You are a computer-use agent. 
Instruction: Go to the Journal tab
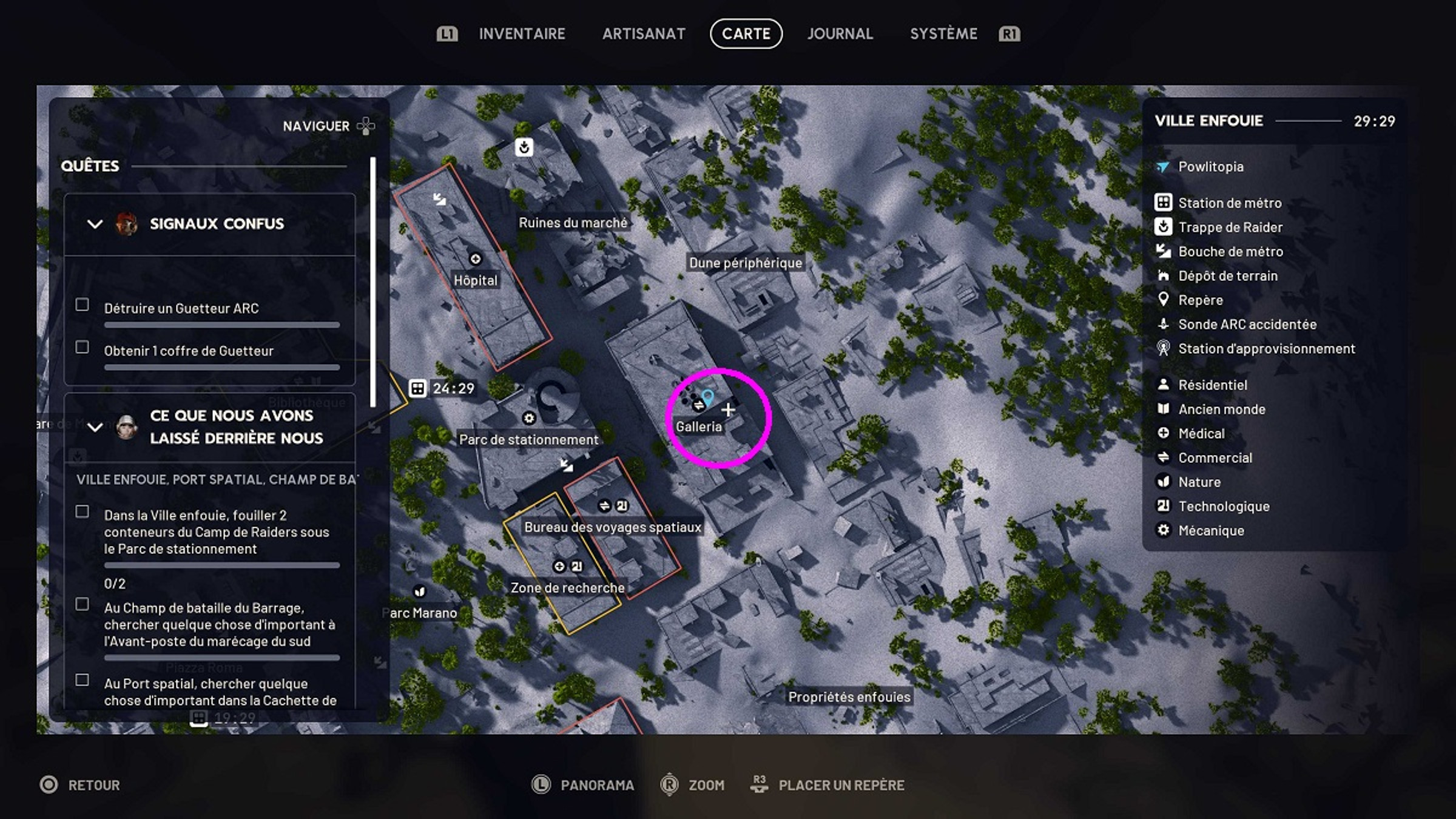(840, 34)
